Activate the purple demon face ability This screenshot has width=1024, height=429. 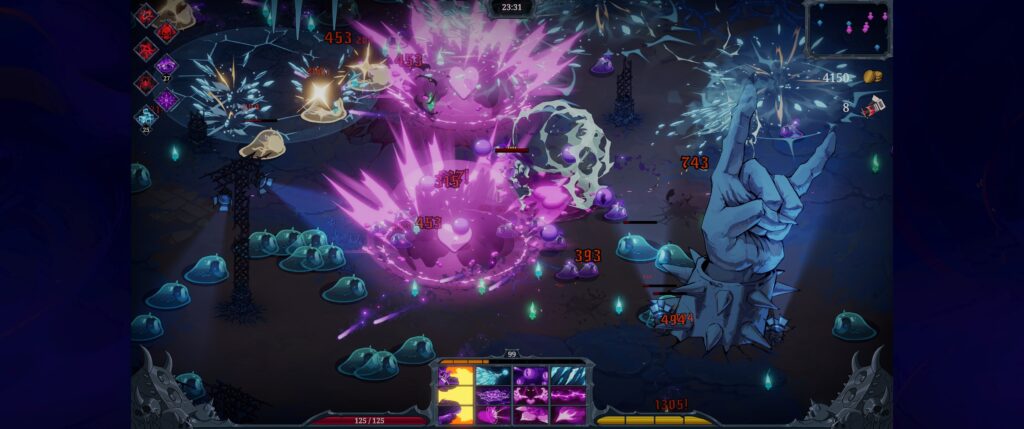(x=529, y=395)
